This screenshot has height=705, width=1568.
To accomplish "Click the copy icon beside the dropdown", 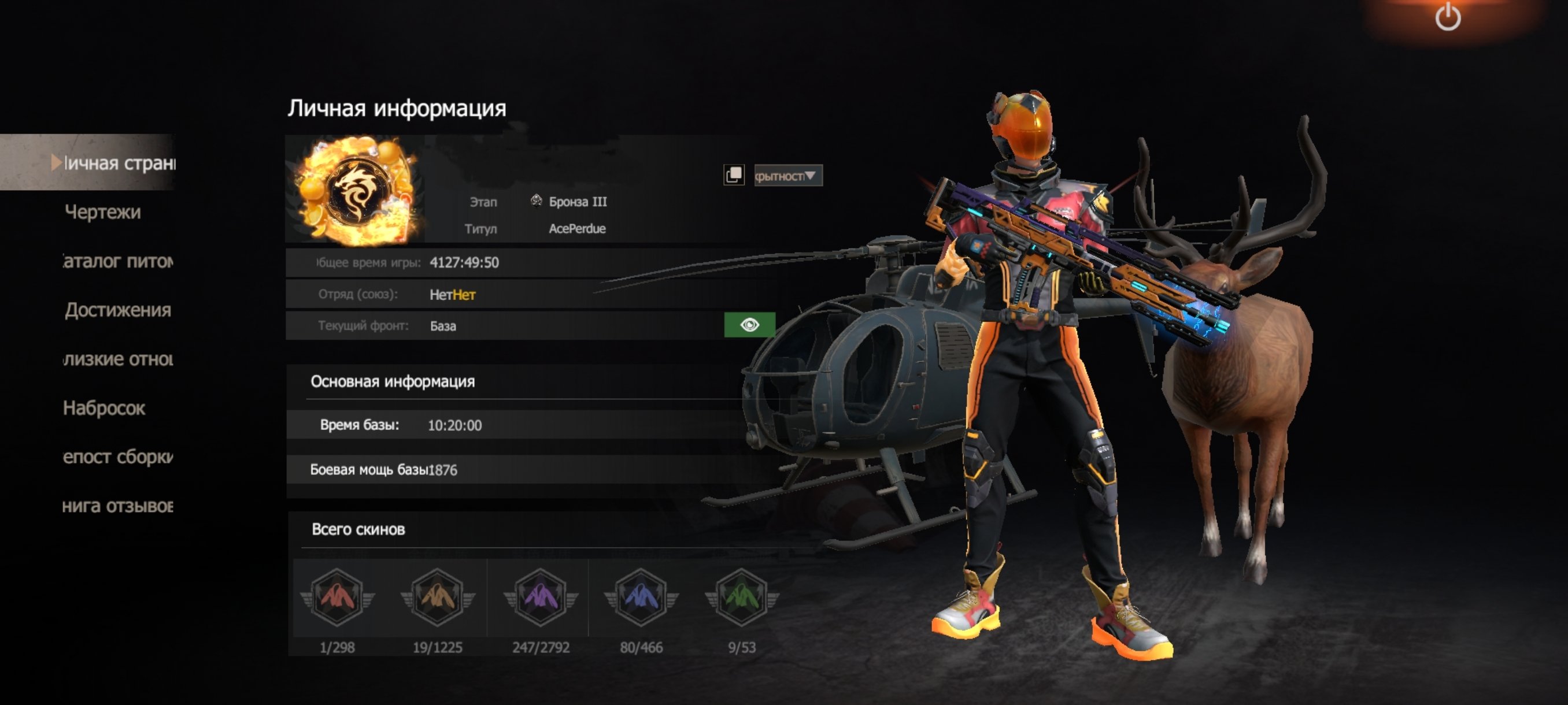I will pos(734,175).
